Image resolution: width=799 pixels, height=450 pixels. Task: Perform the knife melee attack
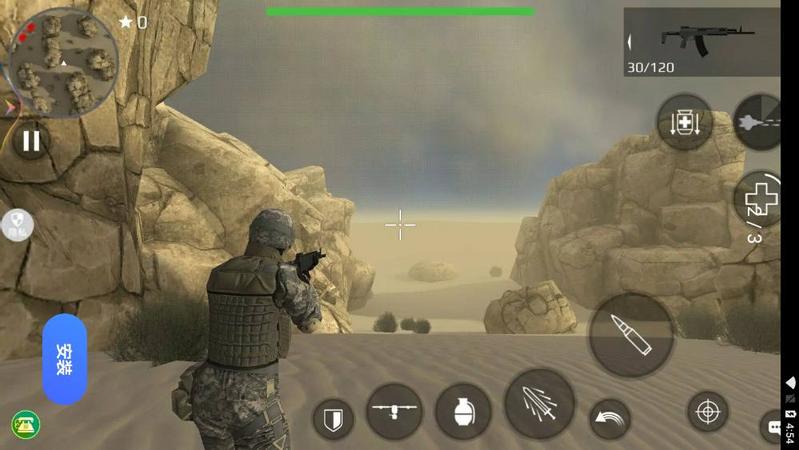[540, 404]
